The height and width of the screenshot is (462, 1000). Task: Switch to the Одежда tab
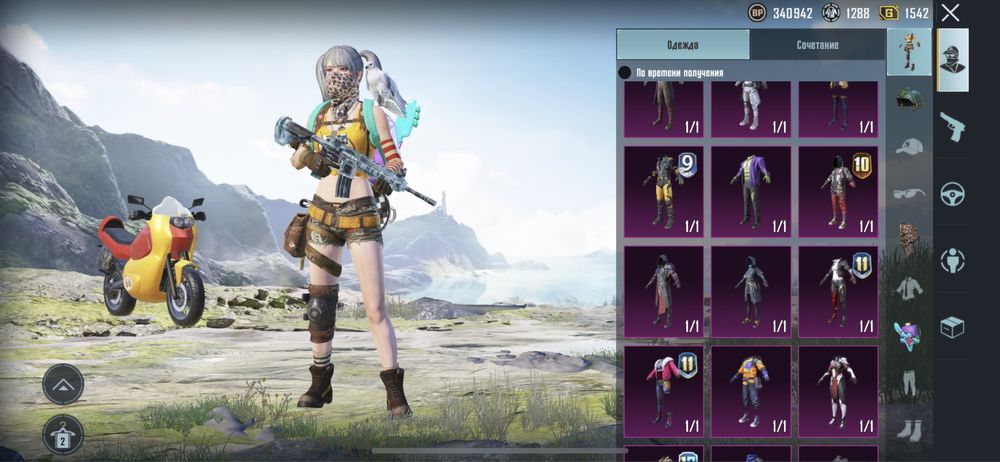pyautogui.click(x=682, y=45)
